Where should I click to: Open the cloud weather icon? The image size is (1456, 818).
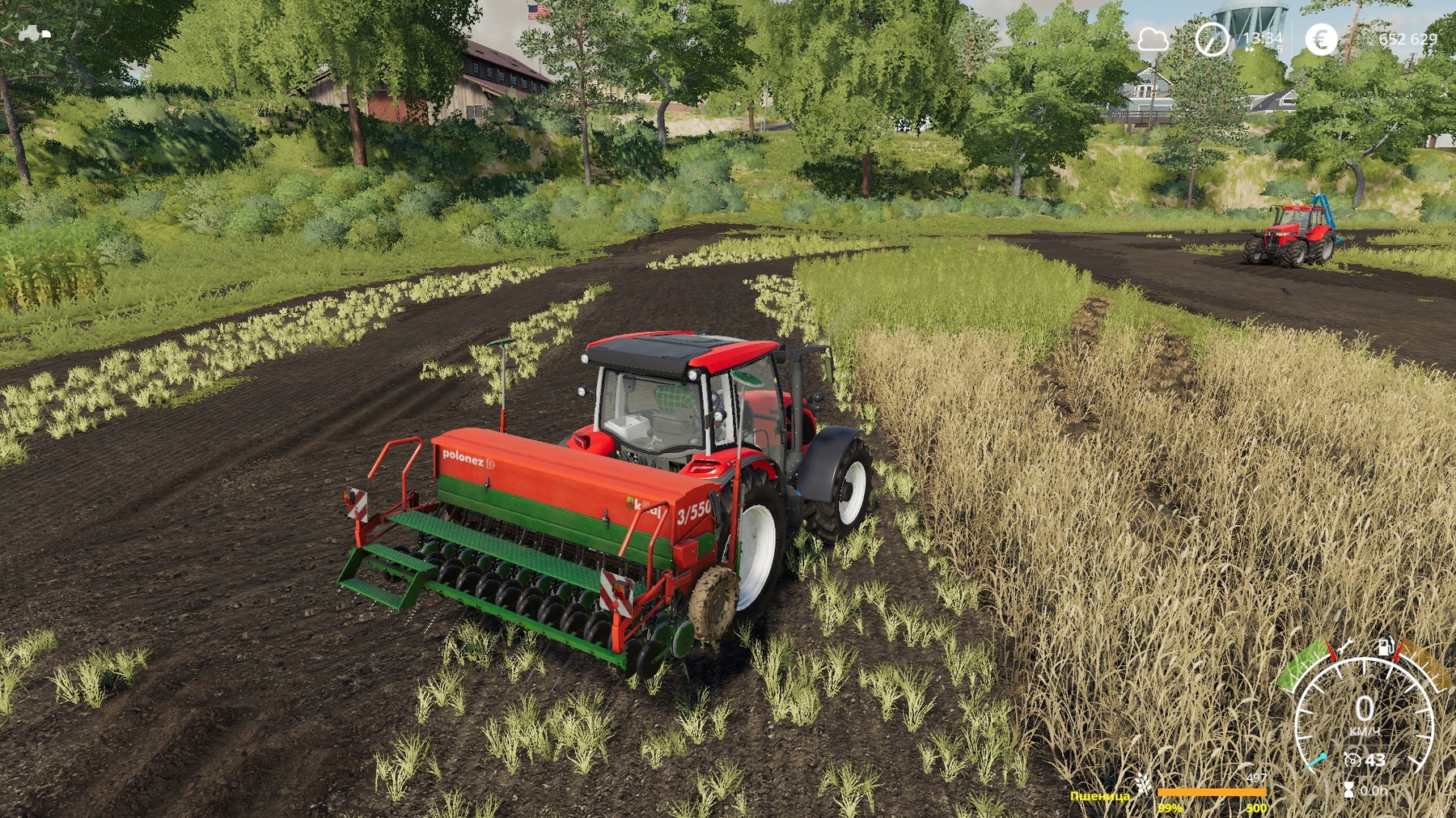[x=1153, y=39]
